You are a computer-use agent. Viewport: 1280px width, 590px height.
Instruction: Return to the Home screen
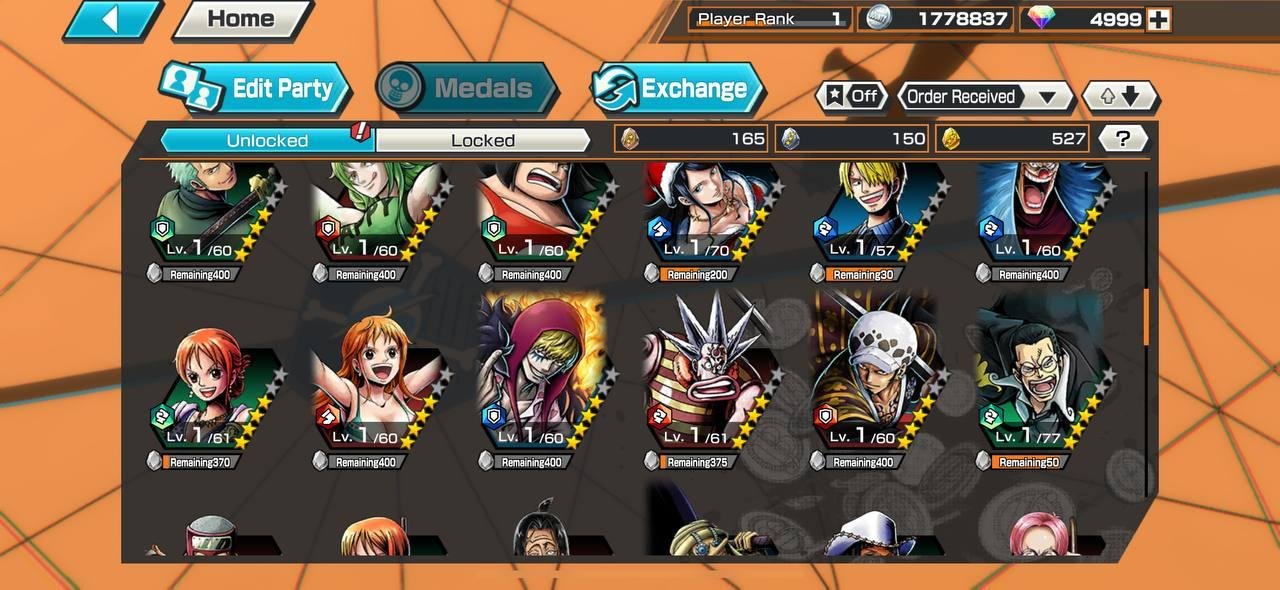pos(242,19)
